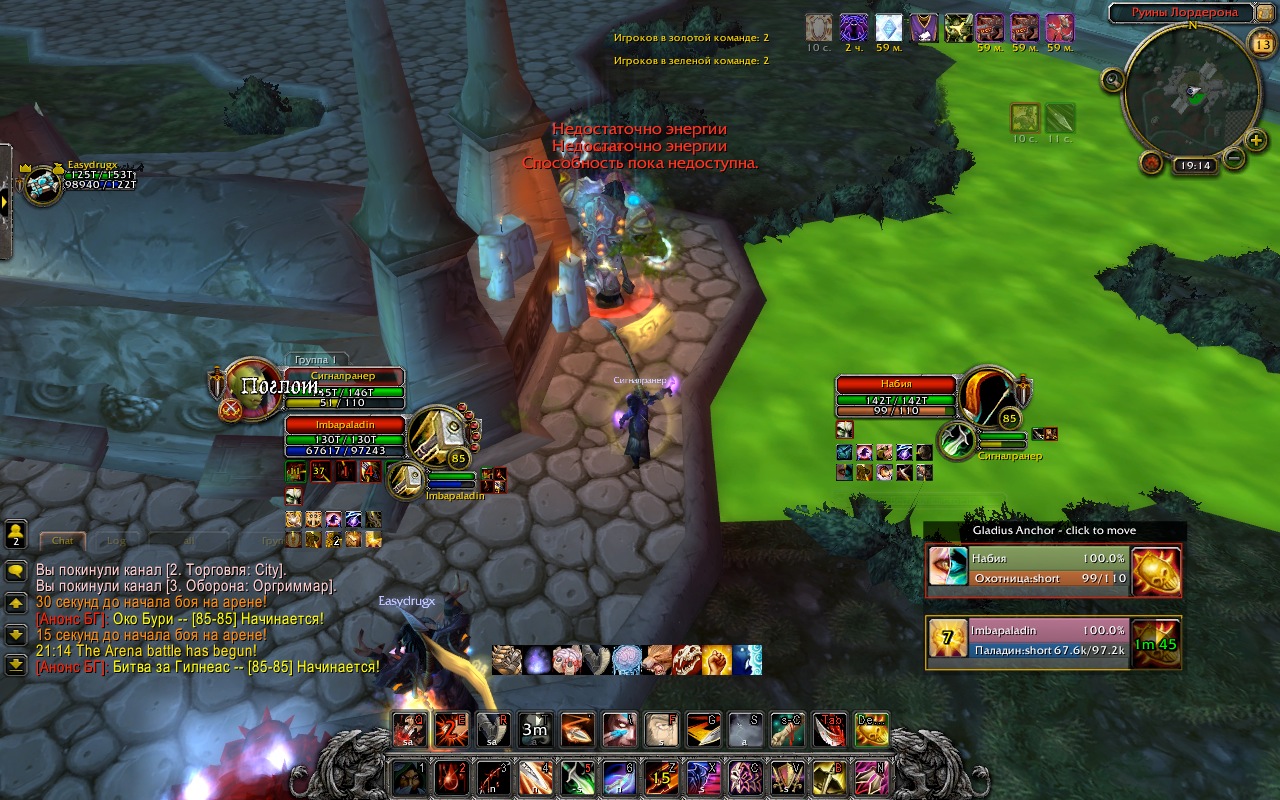Image resolution: width=1280 pixels, height=800 pixels.
Task: Click the minimap tracking magnifier button
Action: 1112,79
